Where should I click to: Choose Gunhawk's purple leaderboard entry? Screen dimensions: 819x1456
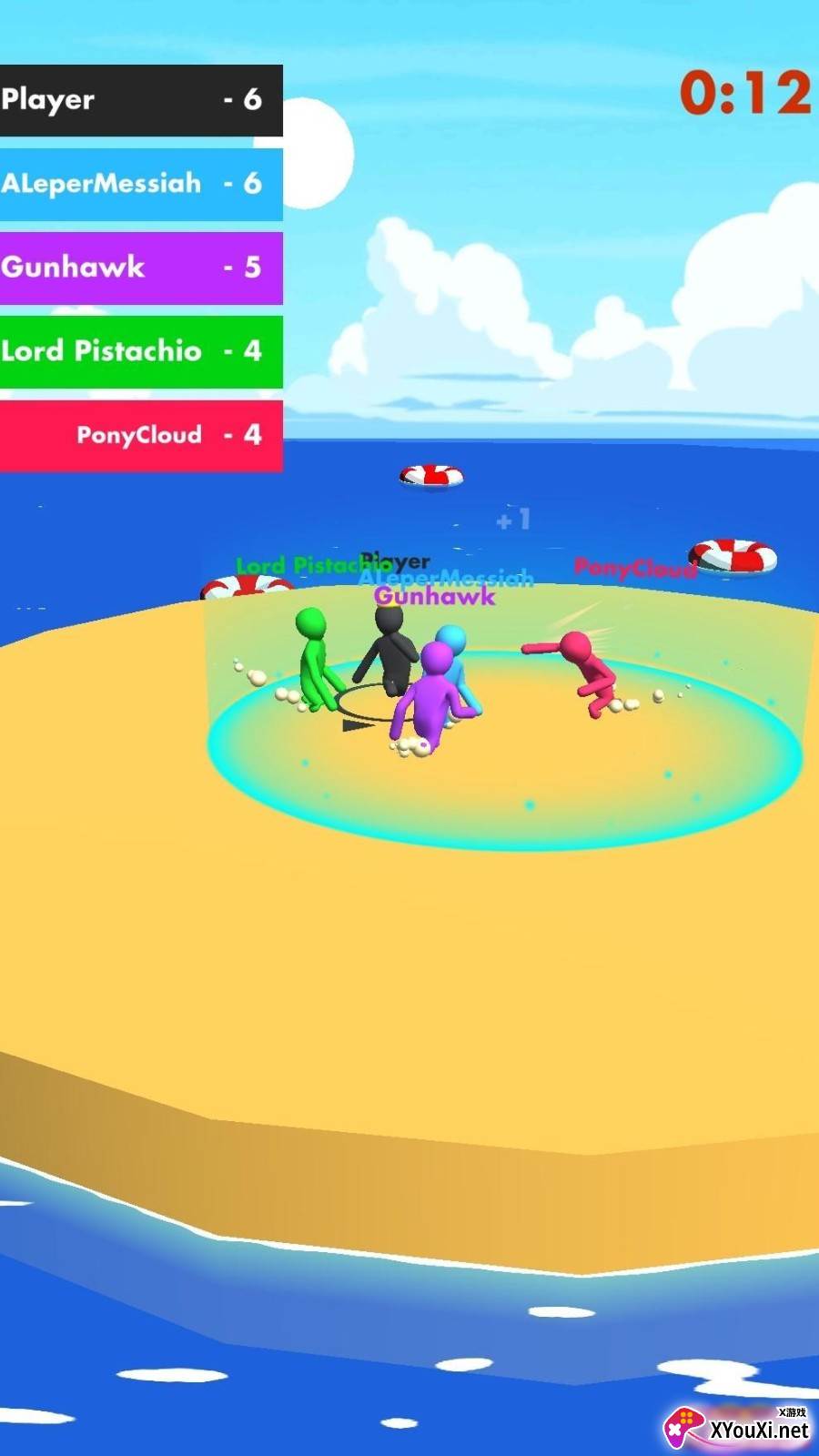(140, 268)
